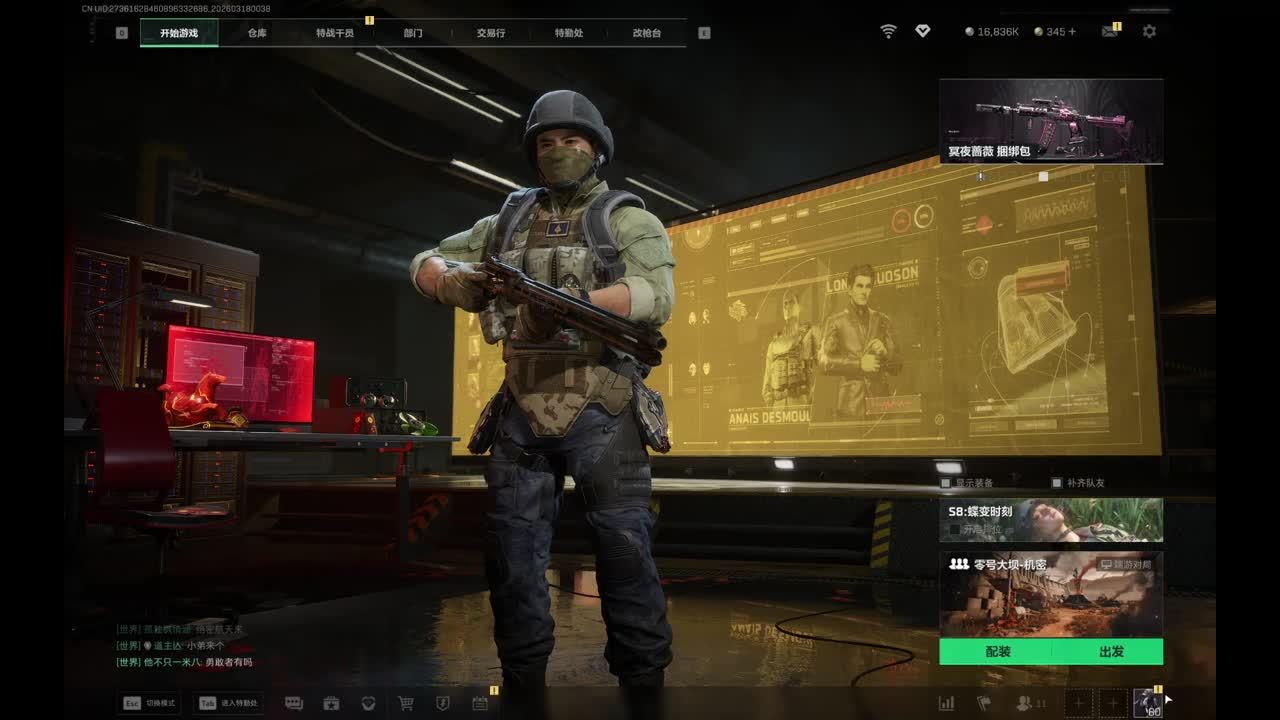The width and height of the screenshot is (1280, 720).
Task: Open the settings gear icon
Action: (x=1149, y=32)
